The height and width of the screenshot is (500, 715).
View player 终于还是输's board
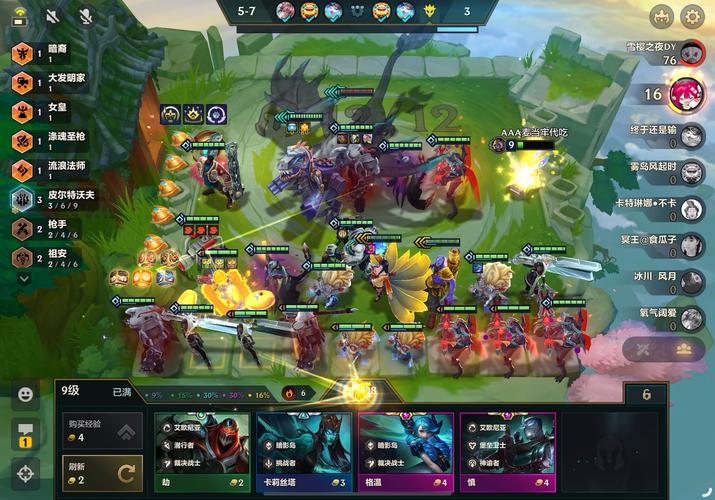(690, 136)
